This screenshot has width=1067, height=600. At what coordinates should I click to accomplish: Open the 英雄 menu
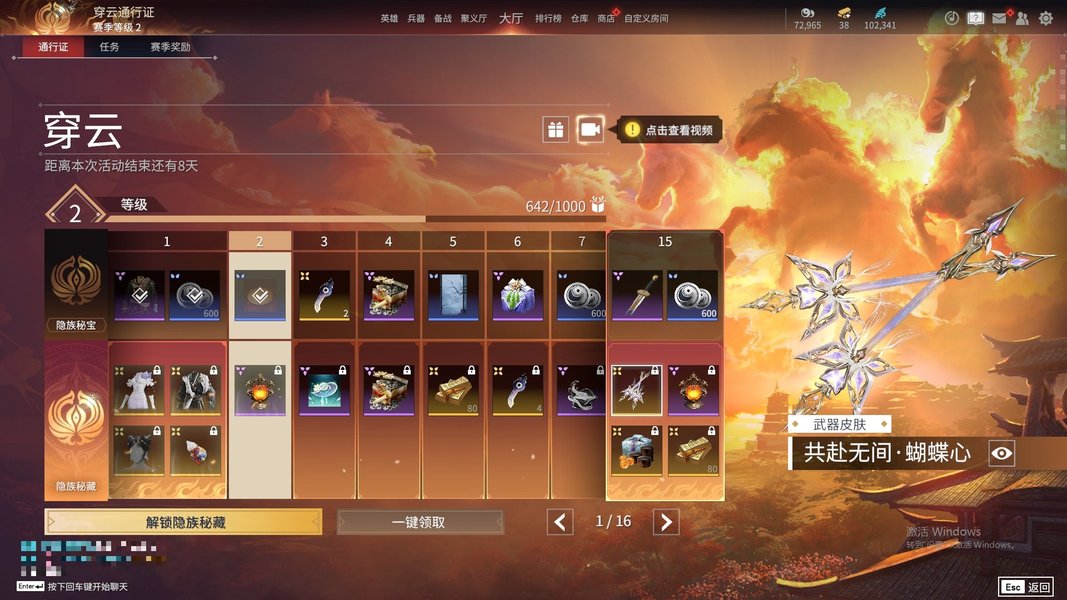[389, 18]
